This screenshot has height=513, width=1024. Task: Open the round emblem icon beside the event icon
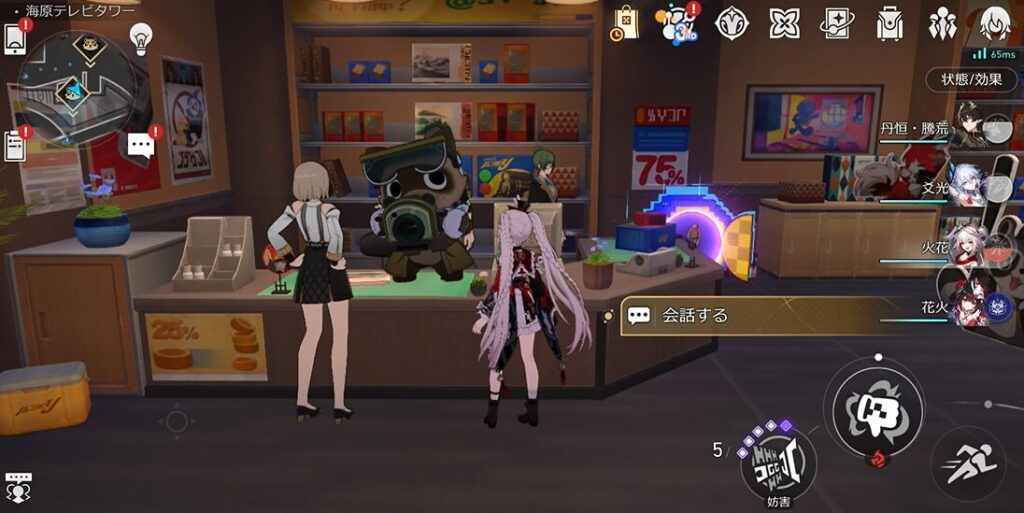733,22
